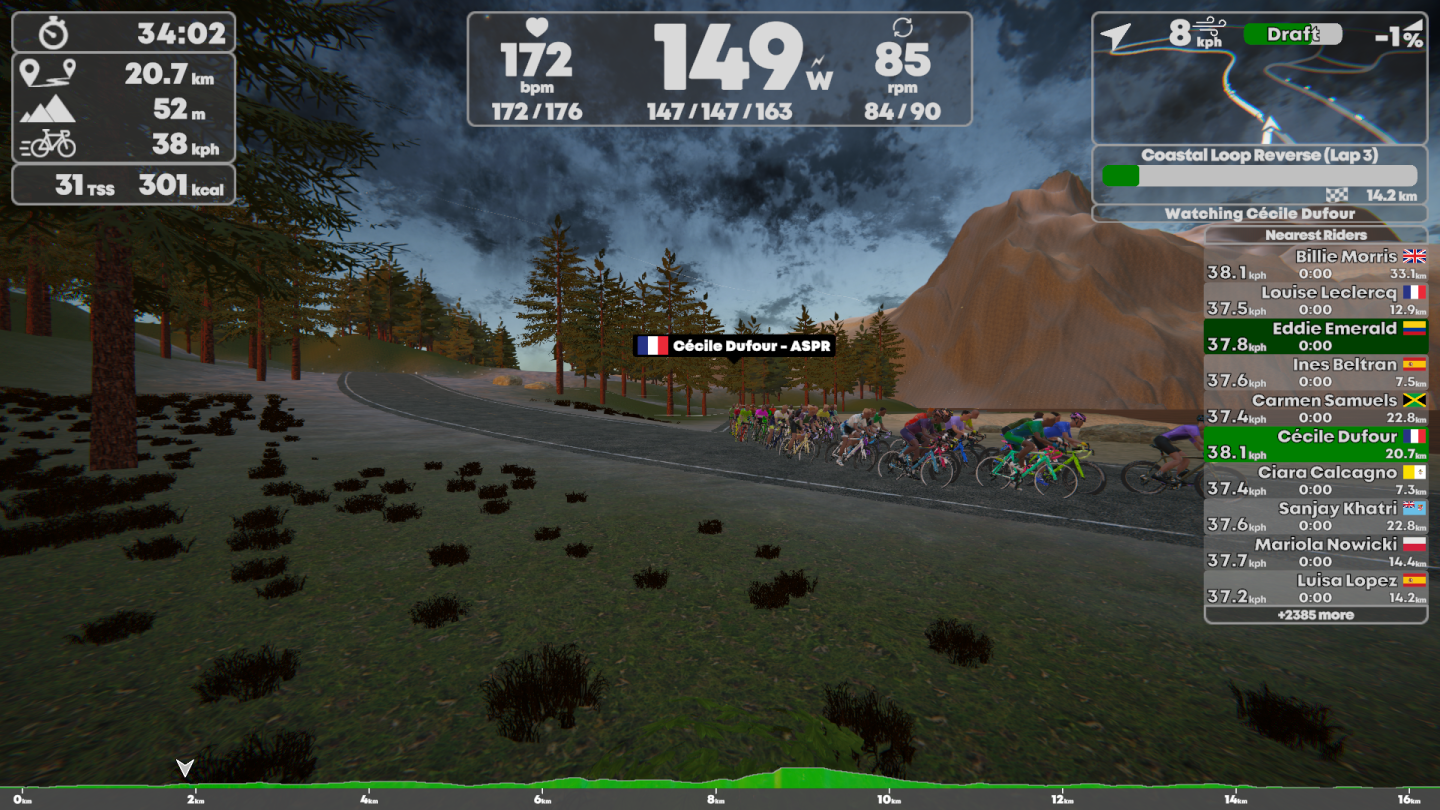Choose Eddie Emerald's rider row
Image resolution: width=1440 pixels, height=810 pixels.
pos(1316,336)
